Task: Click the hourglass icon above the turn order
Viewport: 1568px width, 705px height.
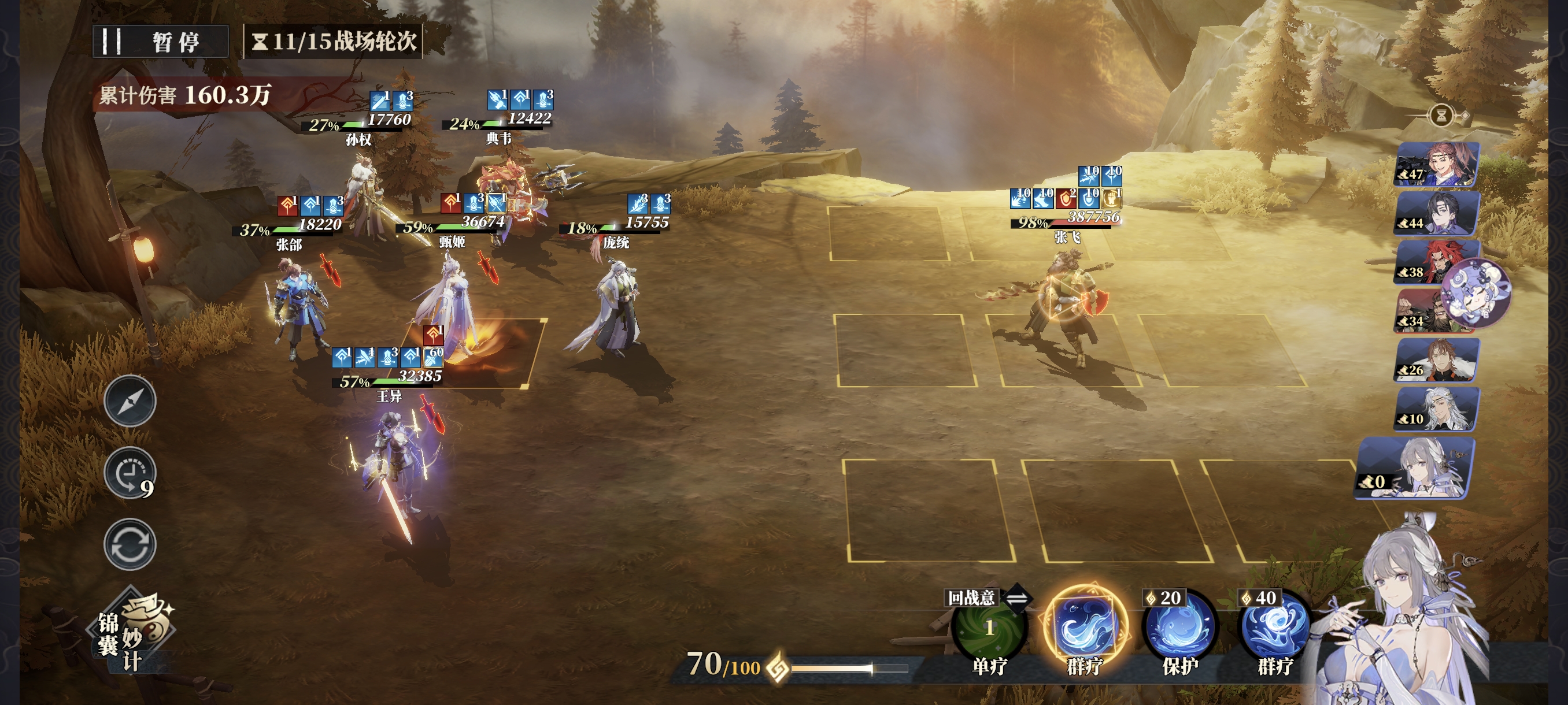Action: click(1441, 115)
